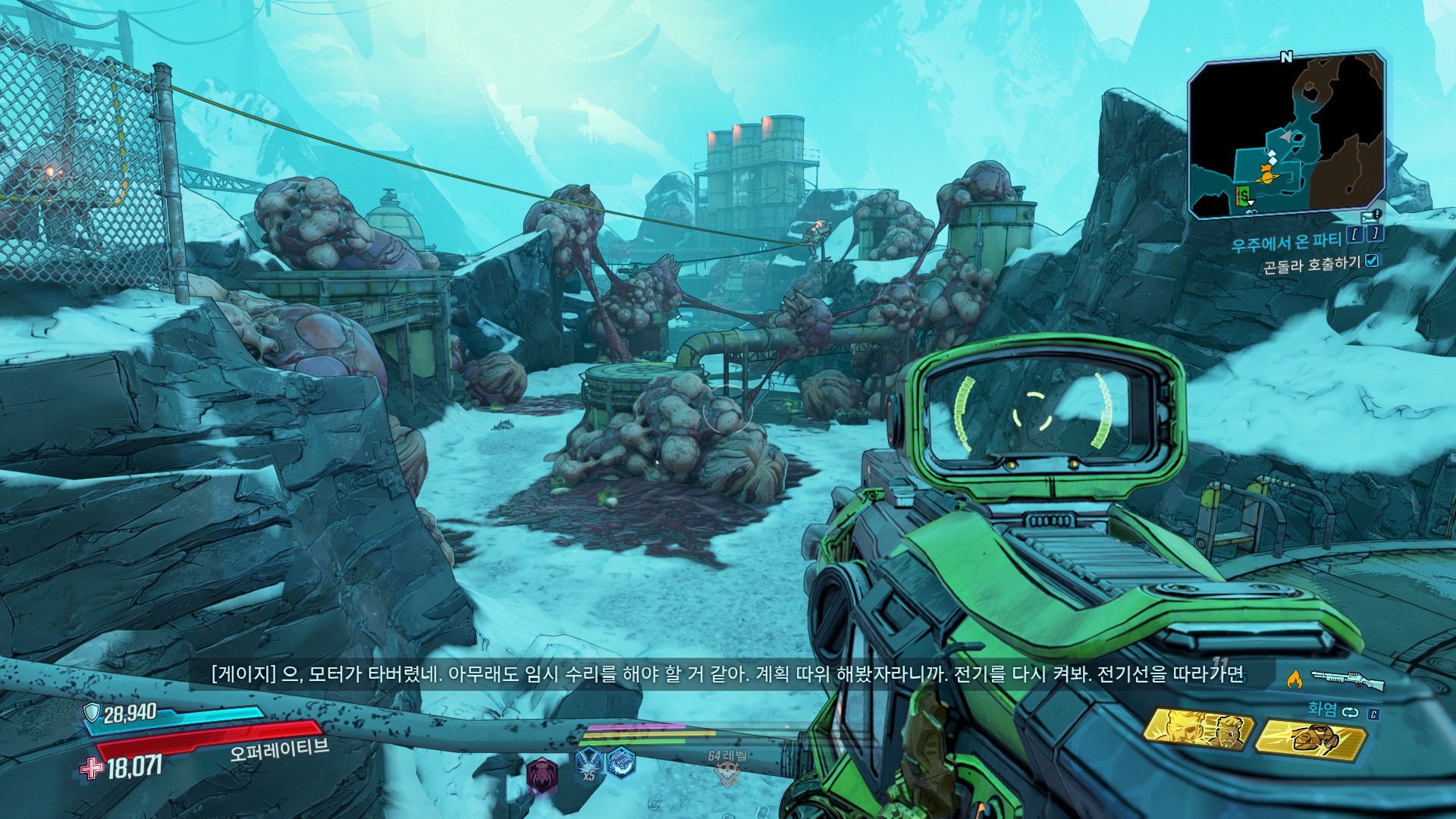This screenshot has width=1456, height=819.
Task: Toggle the 곤돌라 호출하기 objective checkbox
Action: coord(1372,261)
